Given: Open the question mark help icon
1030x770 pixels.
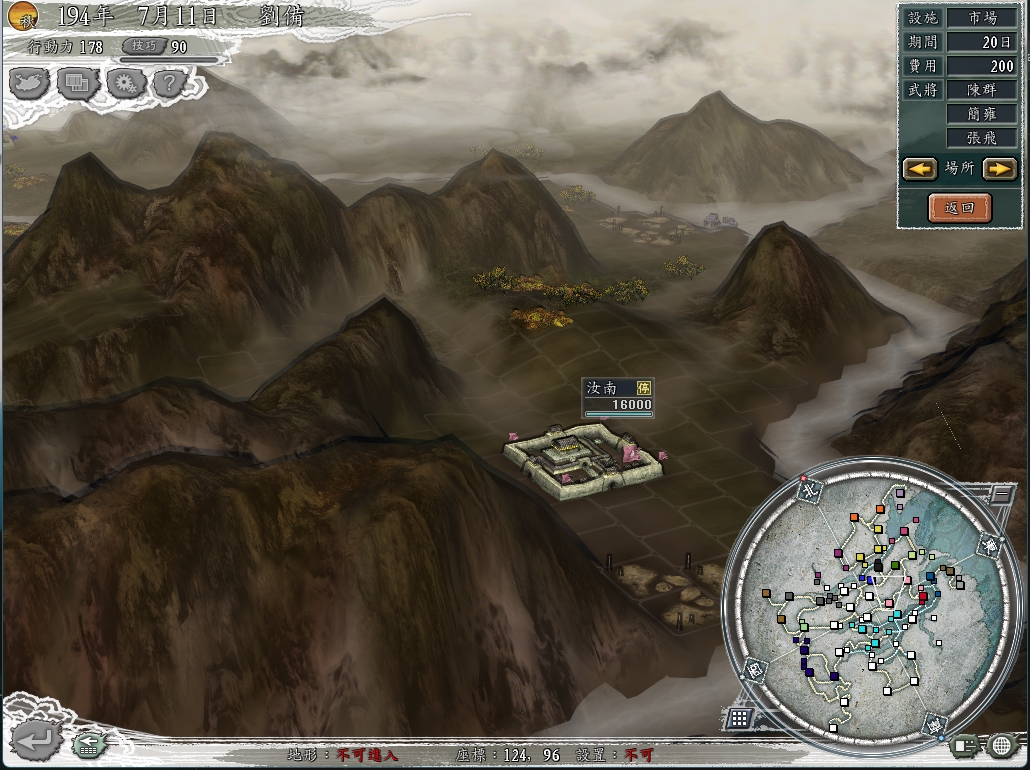Looking at the screenshot, I should (x=169, y=83).
